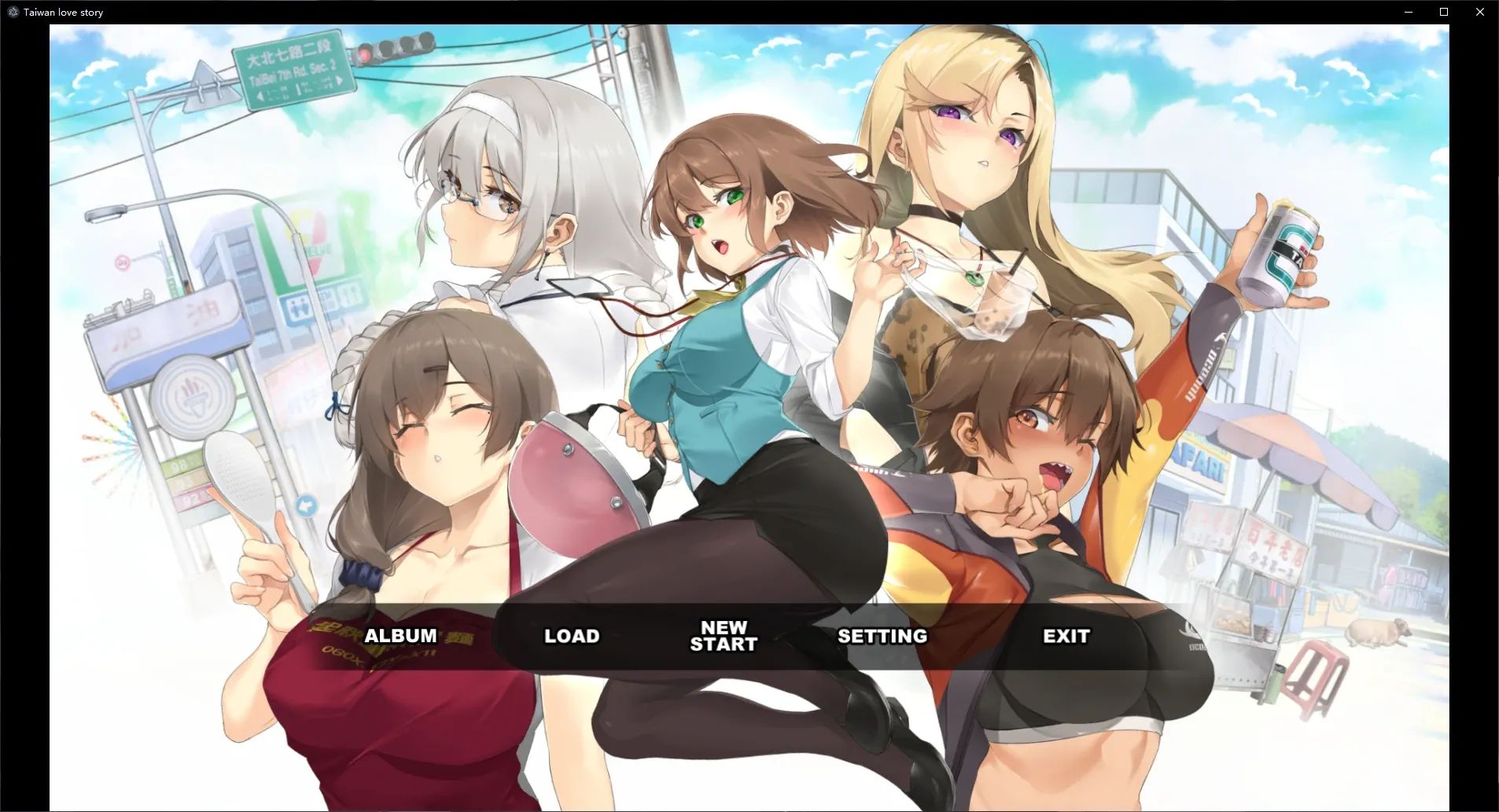Start a fresh game with NEW START
The height and width of the screenshot is (812, 1499).
tap(724, 635)
